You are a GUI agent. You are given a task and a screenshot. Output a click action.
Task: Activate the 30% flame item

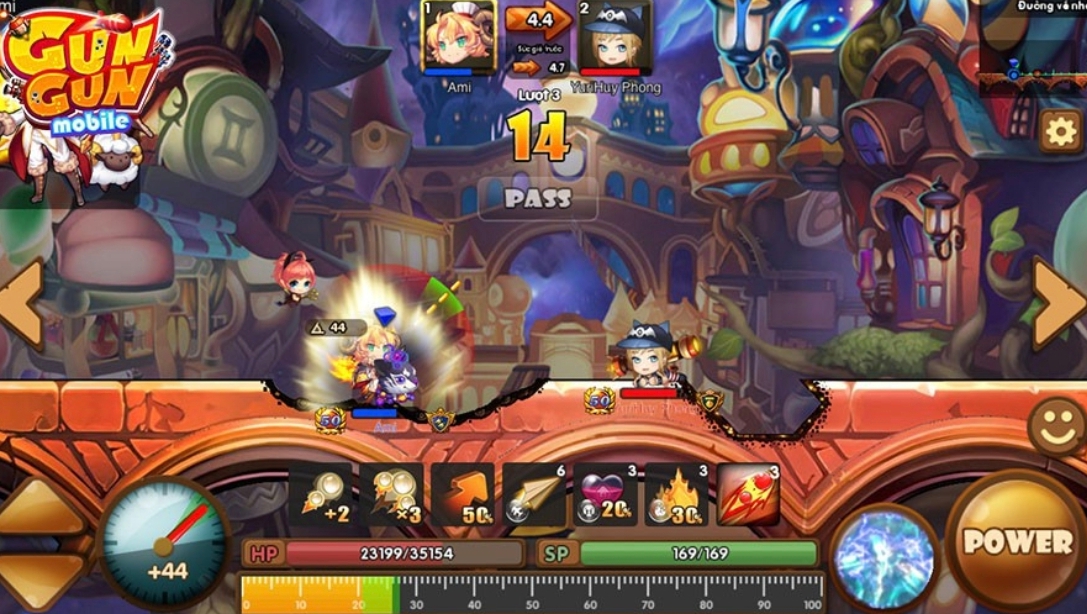pyautogui.click(x=676, y=494)
